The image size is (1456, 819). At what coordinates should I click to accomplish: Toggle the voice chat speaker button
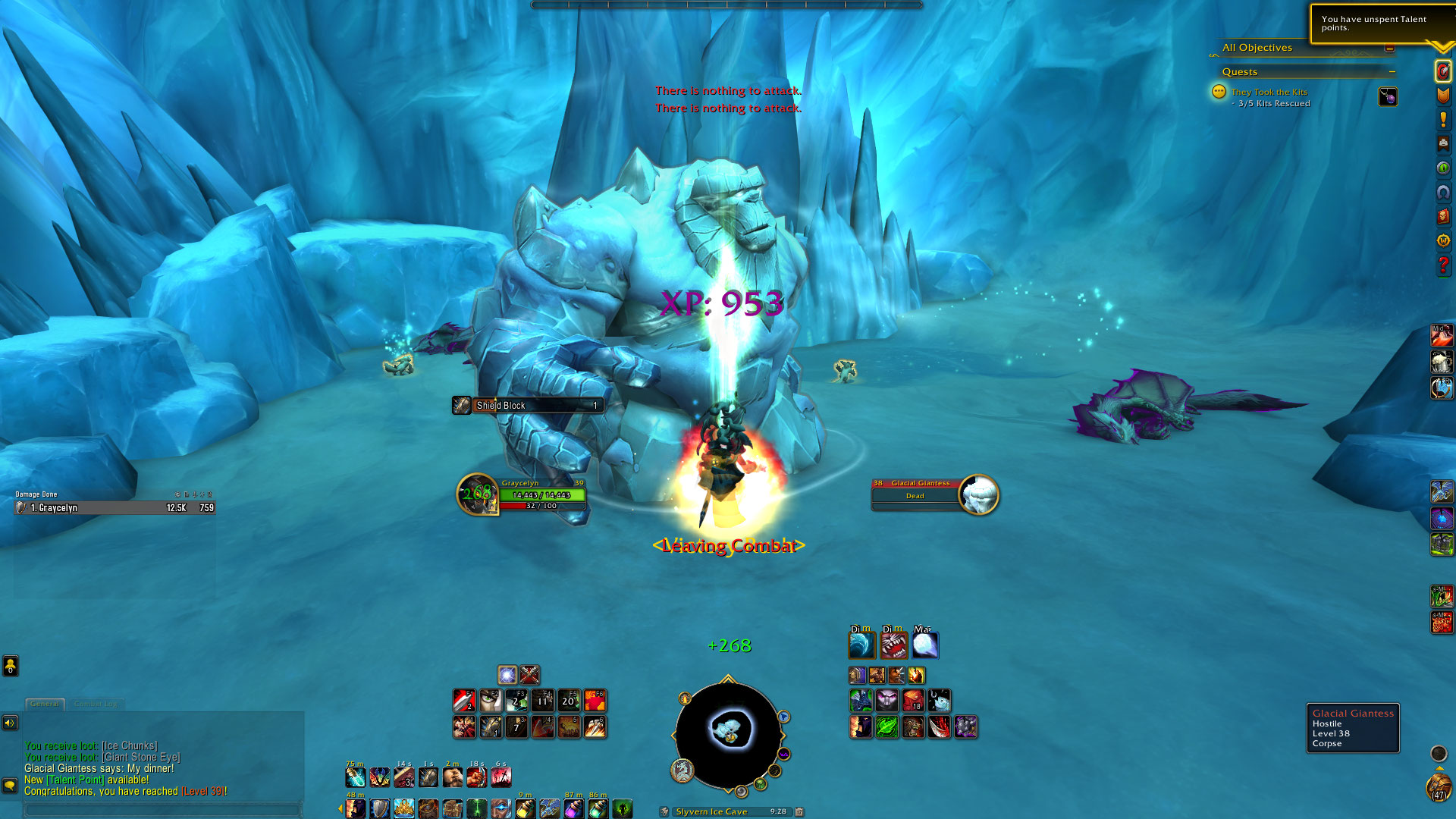coord(10,723)
